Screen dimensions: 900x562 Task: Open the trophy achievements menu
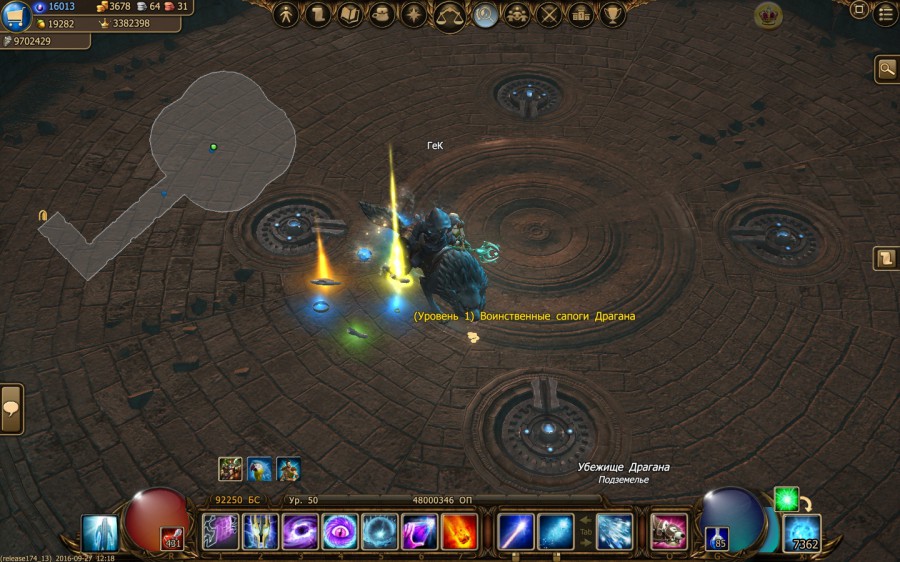(612, 15)
